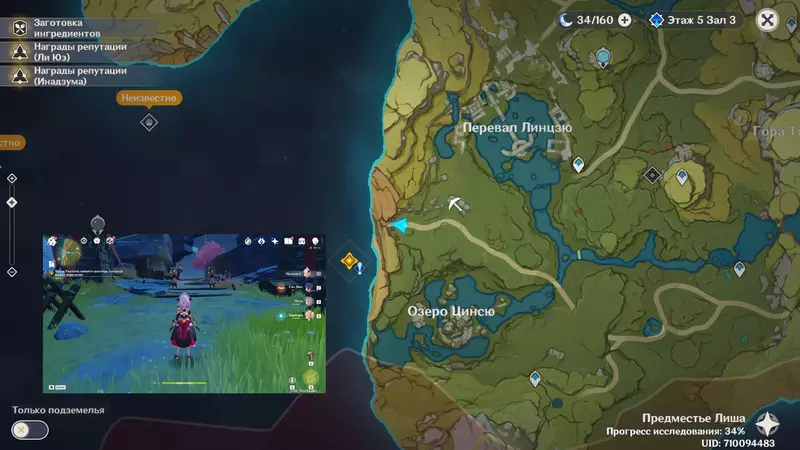Select the dark diamond domain marker
This screenshot has height=450, width=800.
[652, 175]
